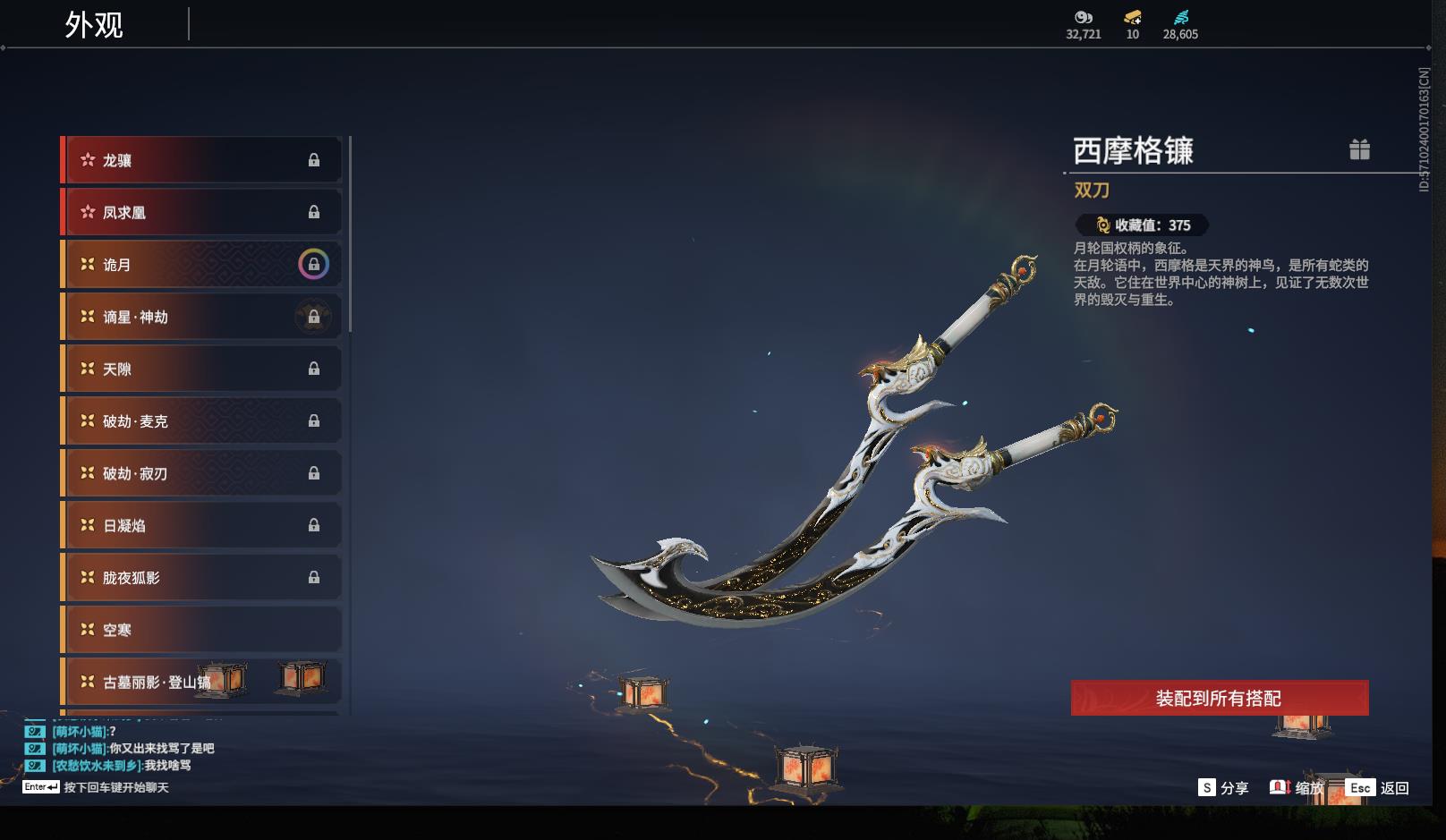The width and height of the screenshot is (1446, 840).
Task: Click the 分享 share option
Action: tap(1223, 787)
